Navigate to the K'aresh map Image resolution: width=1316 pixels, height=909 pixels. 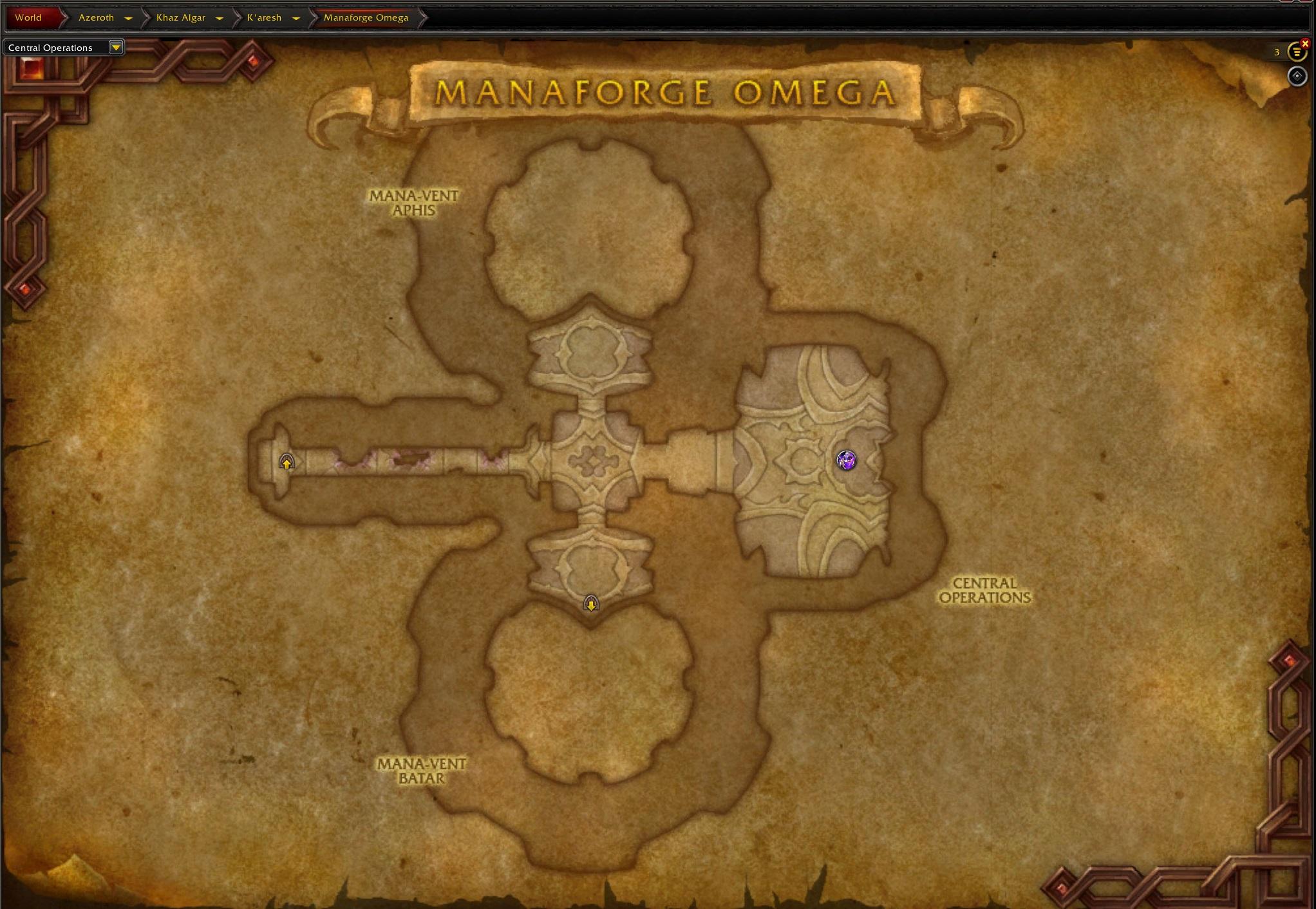click(x=264, y=17)
